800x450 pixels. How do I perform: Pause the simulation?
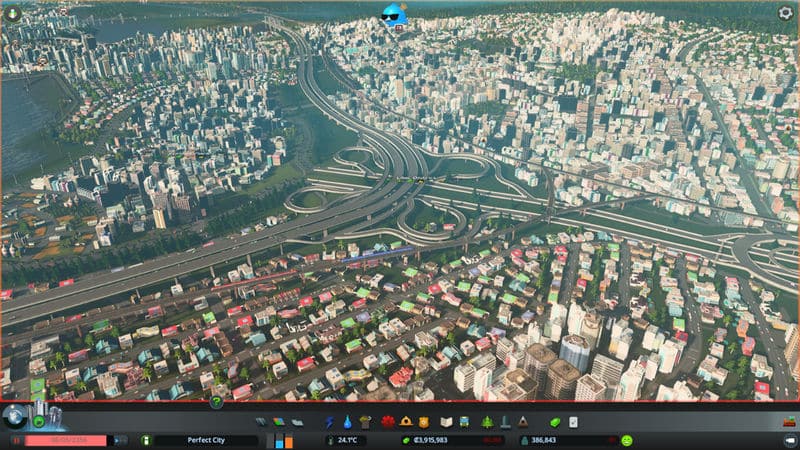tap(16, 440)
